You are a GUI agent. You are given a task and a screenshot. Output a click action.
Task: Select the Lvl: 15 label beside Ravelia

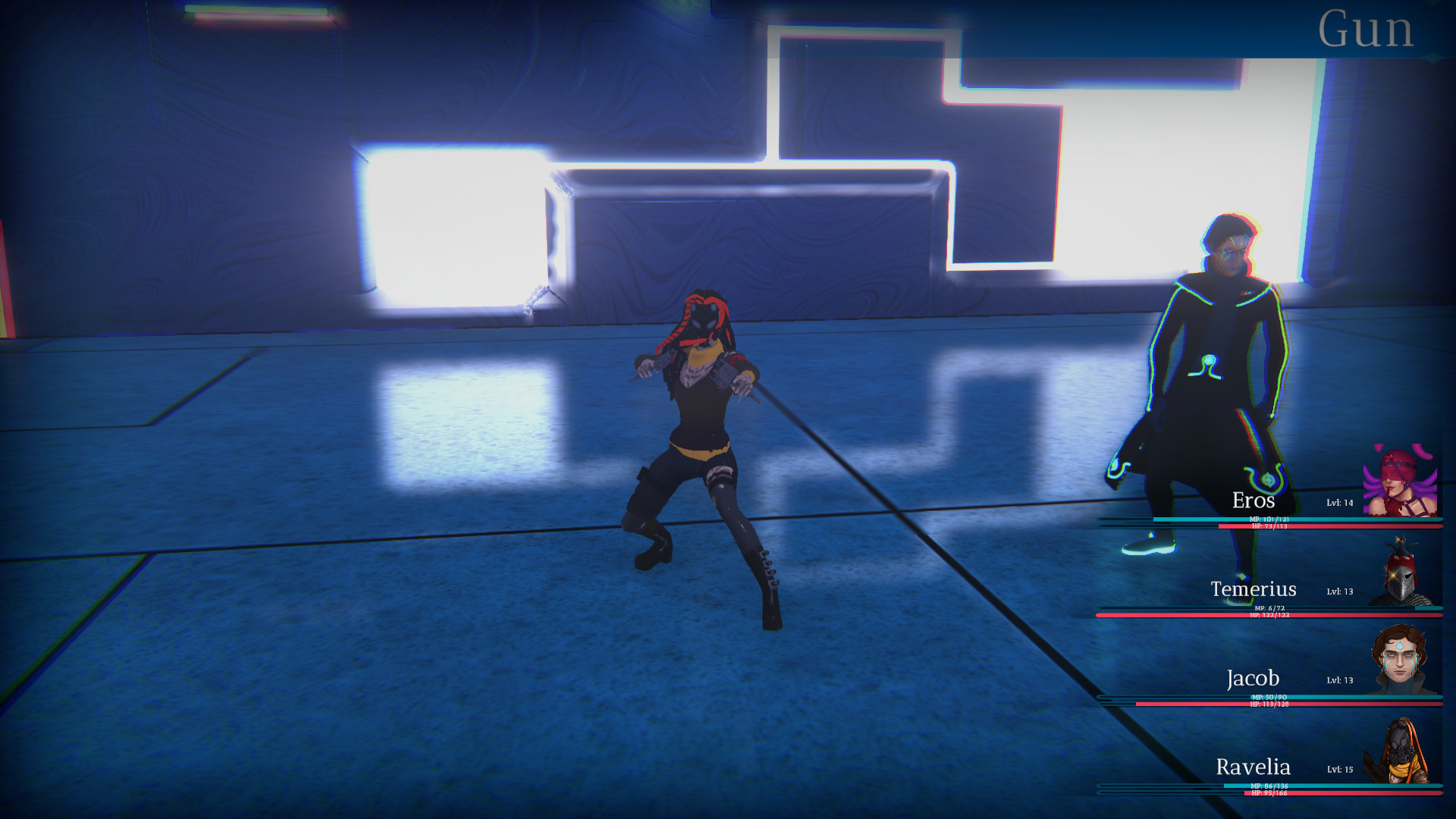[x=1341, y=768]
